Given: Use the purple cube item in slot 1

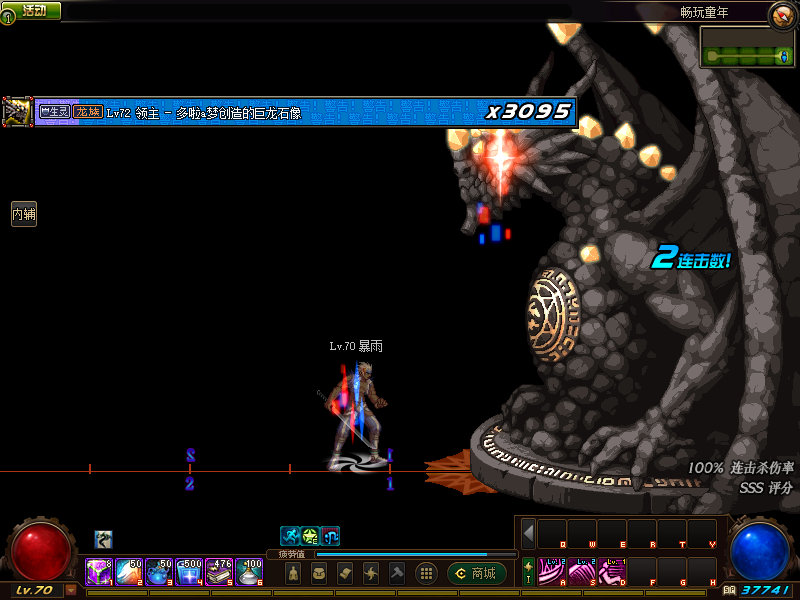Looking at the screenshot, I should [x=98, y=571].
